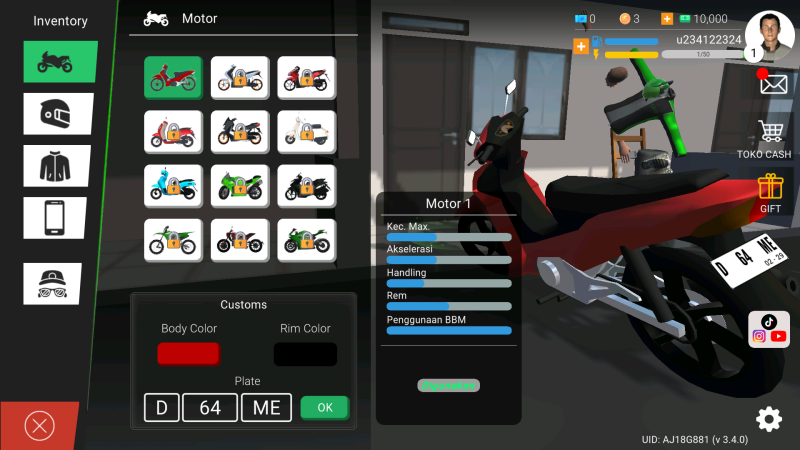Open the mail envelope inbox
Screen dimensions: 800x450
773,84
